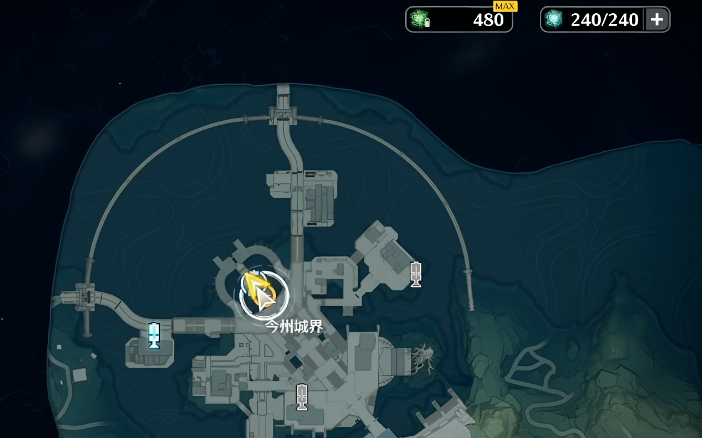The width and height of the screenshot is (702, 438).
Task: Open the green crystal 480 MAX counter
Action: coord(459,19)
